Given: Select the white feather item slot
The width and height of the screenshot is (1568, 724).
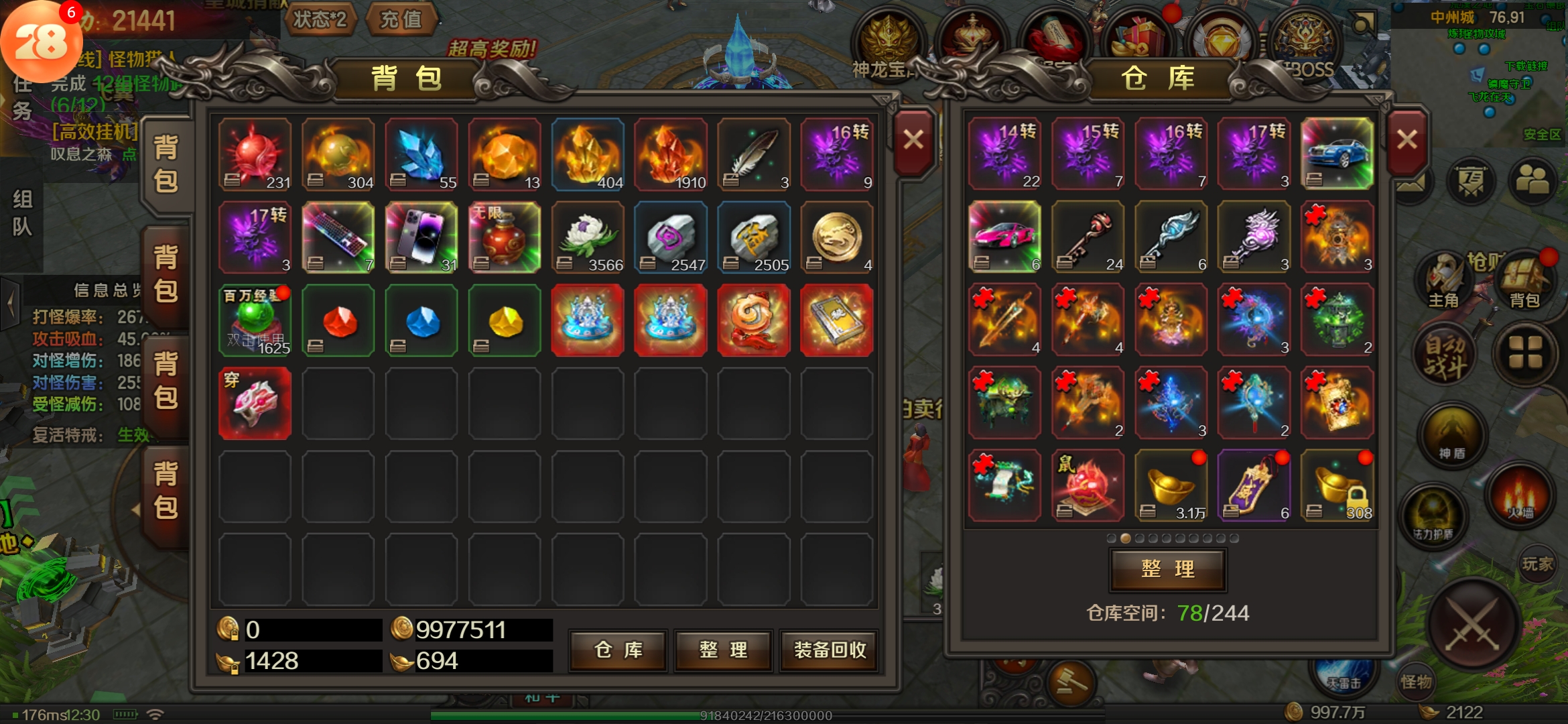Looking at the screenshot, I should tap(754, 155).
